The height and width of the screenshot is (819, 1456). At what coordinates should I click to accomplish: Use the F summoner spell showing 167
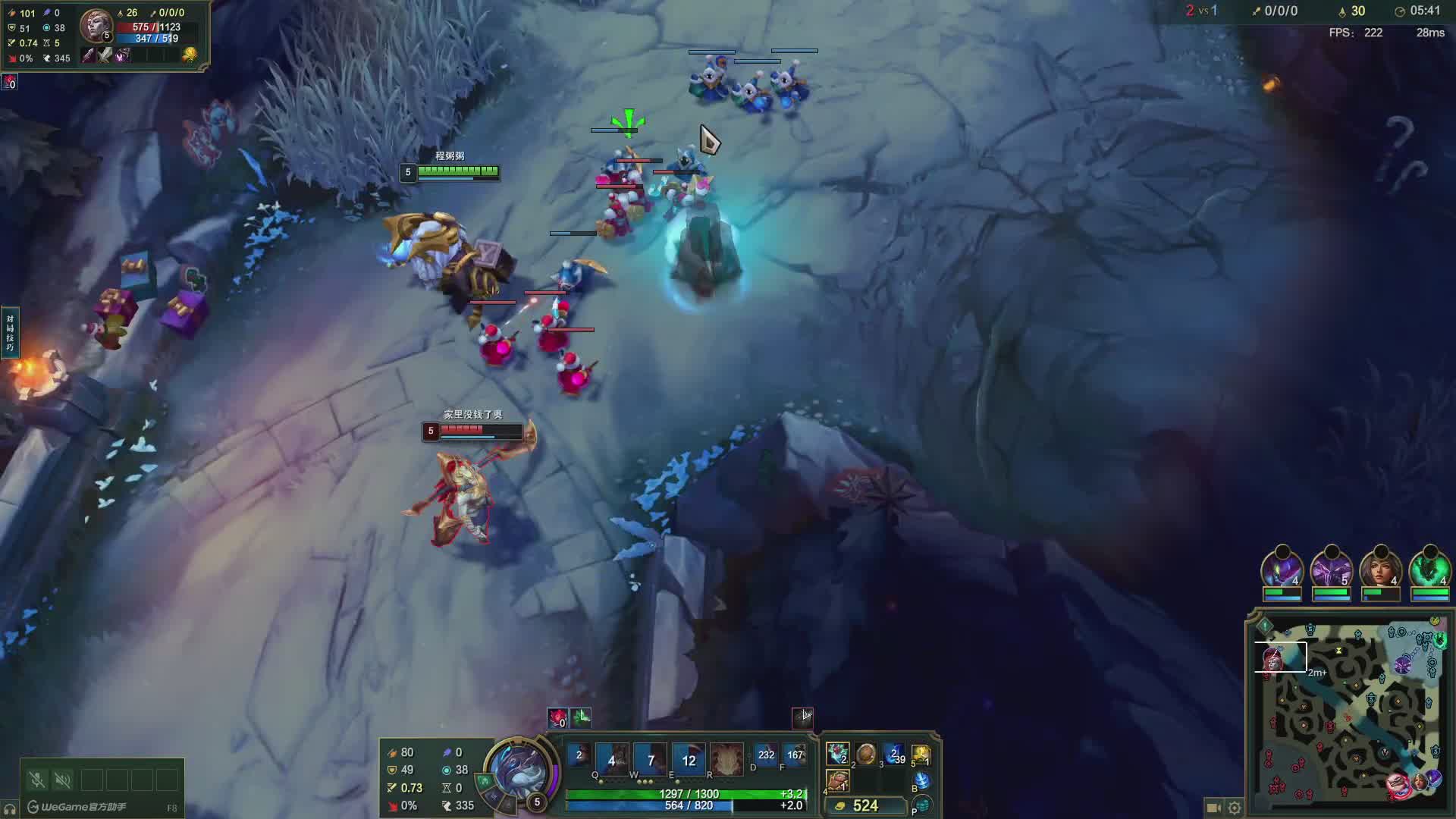[795, 755]
